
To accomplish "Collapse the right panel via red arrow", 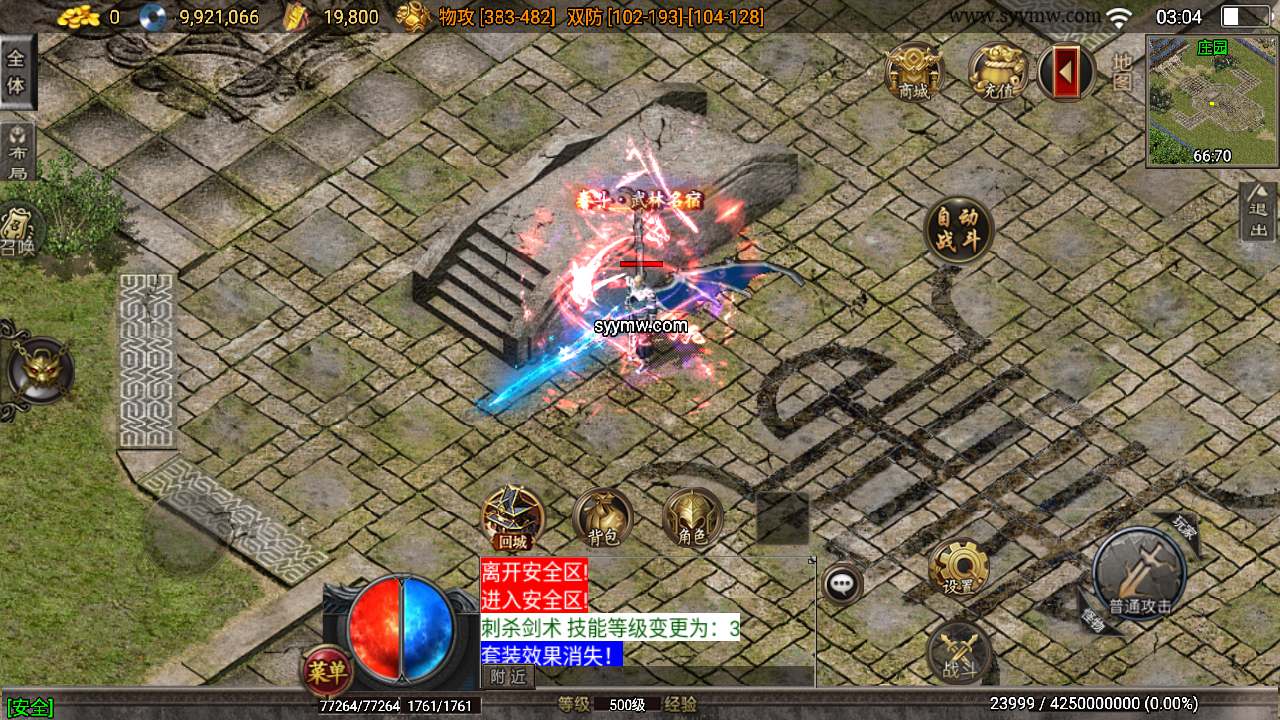I will click(x=1065, y=72).
